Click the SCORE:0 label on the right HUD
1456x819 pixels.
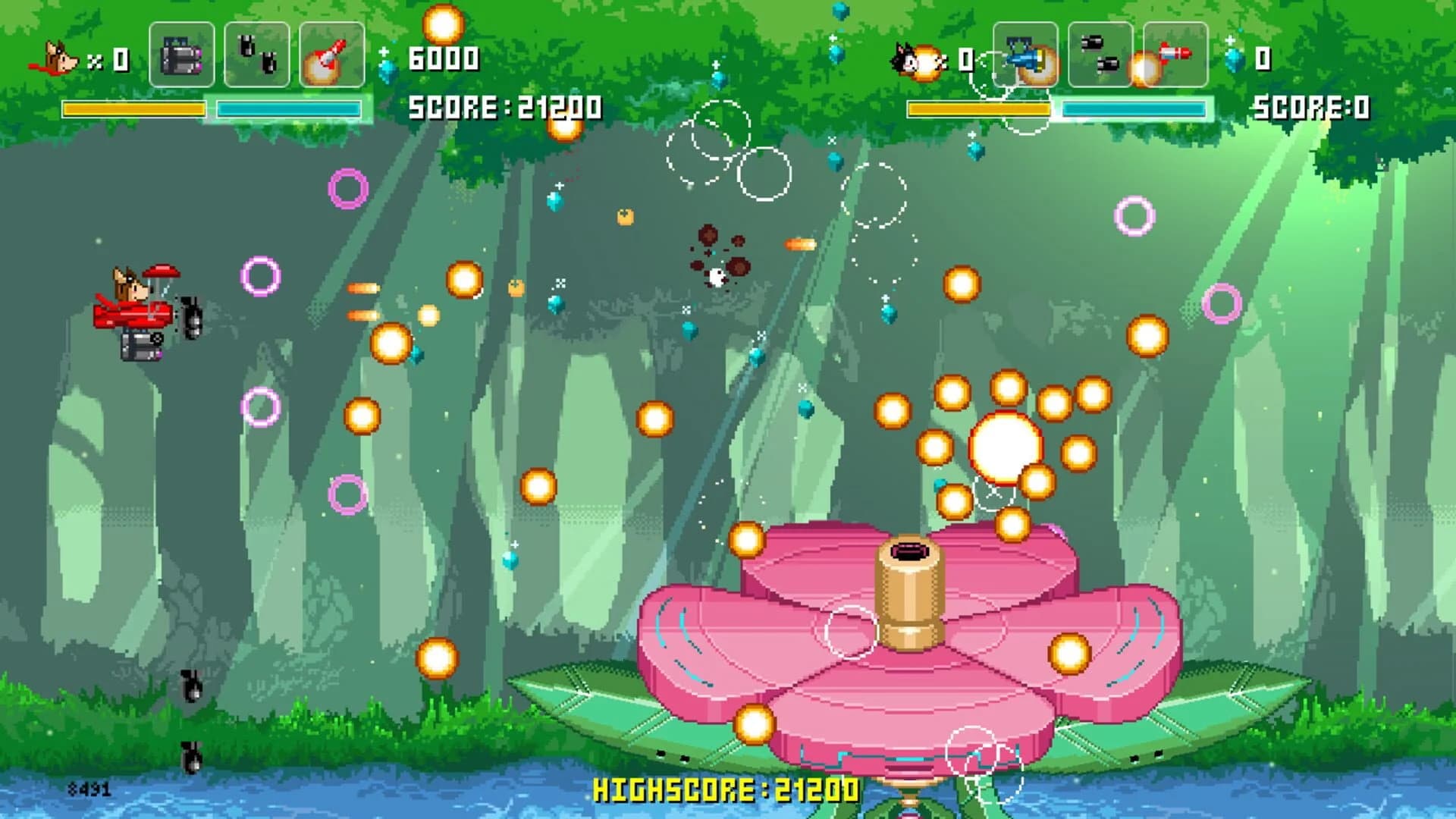coord(1312,106)
